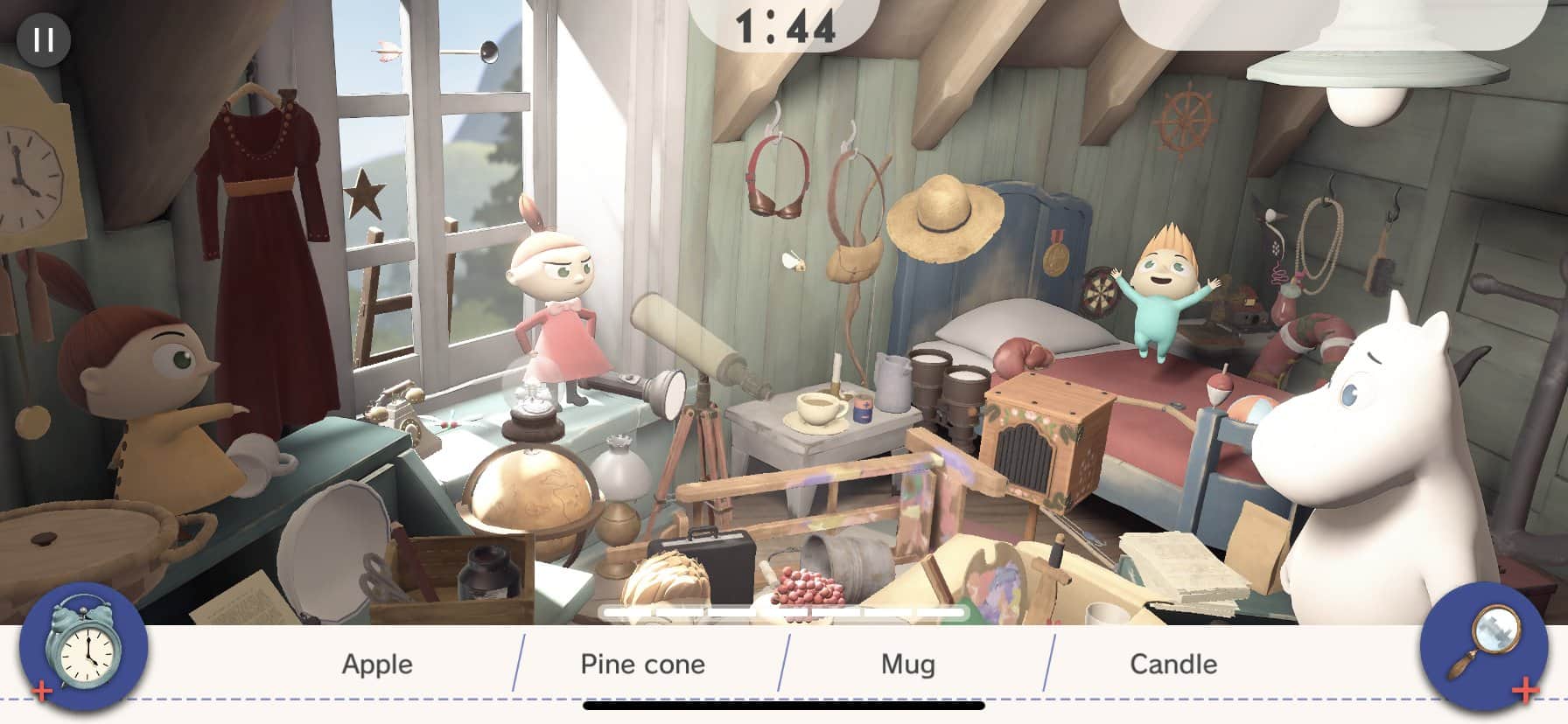Viewport: 1568px width, 724px height.
Task: Choose Pine cone in the item list
Action: 643,665
